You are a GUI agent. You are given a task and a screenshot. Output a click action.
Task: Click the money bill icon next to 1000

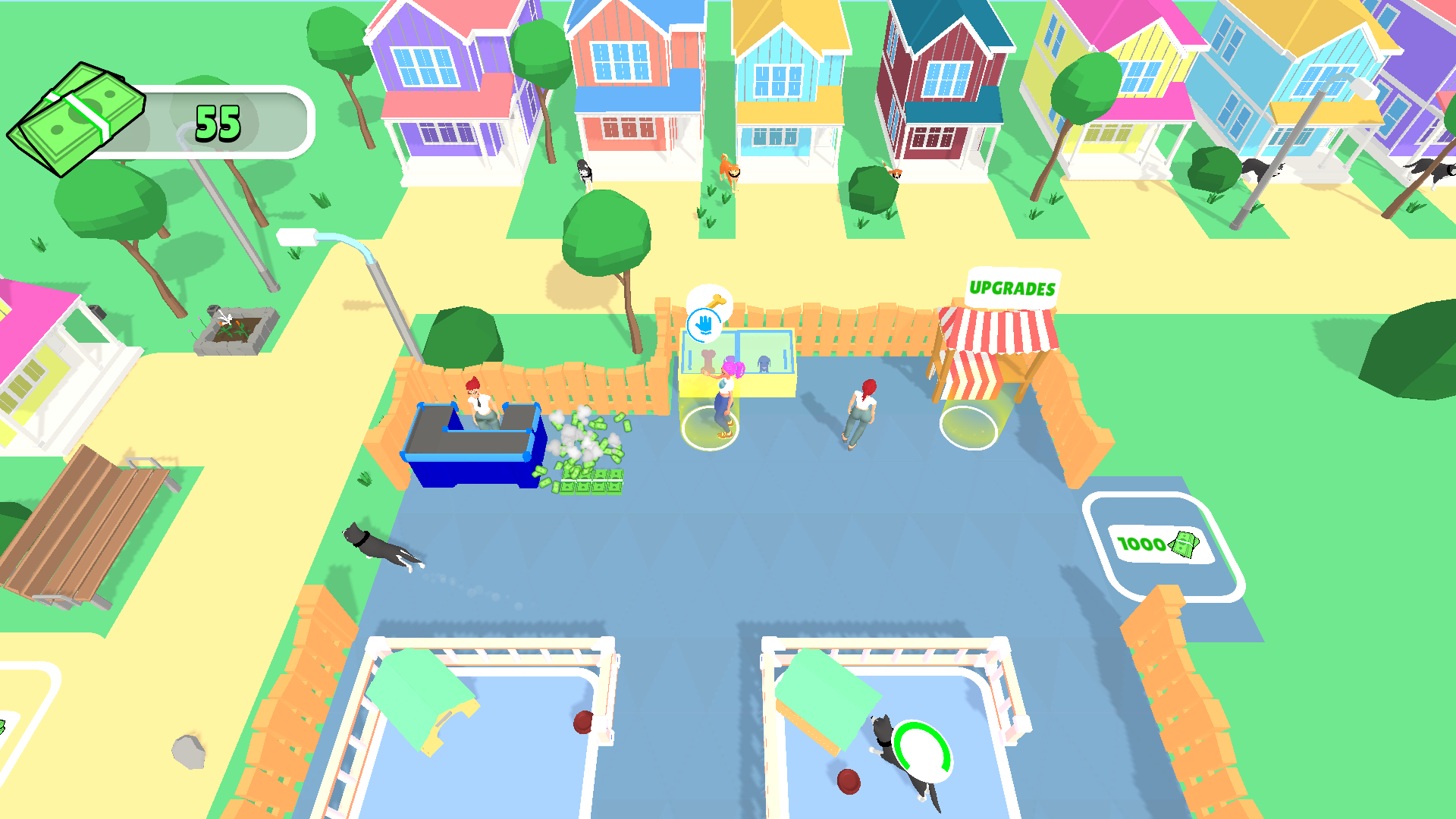point(1183,544)
